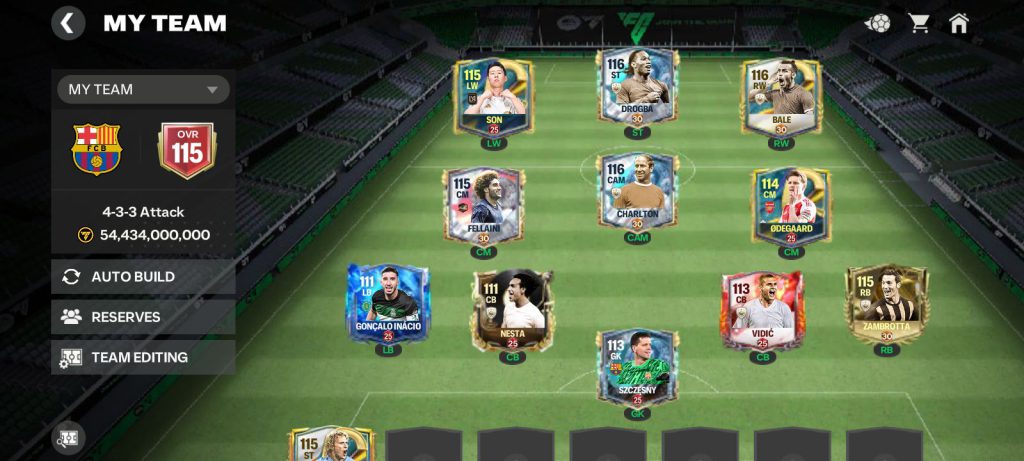This screenshot has height=461, width=1024.
Task: Return to the home screen
Action: pyautogui.click(x=959, y=23)
